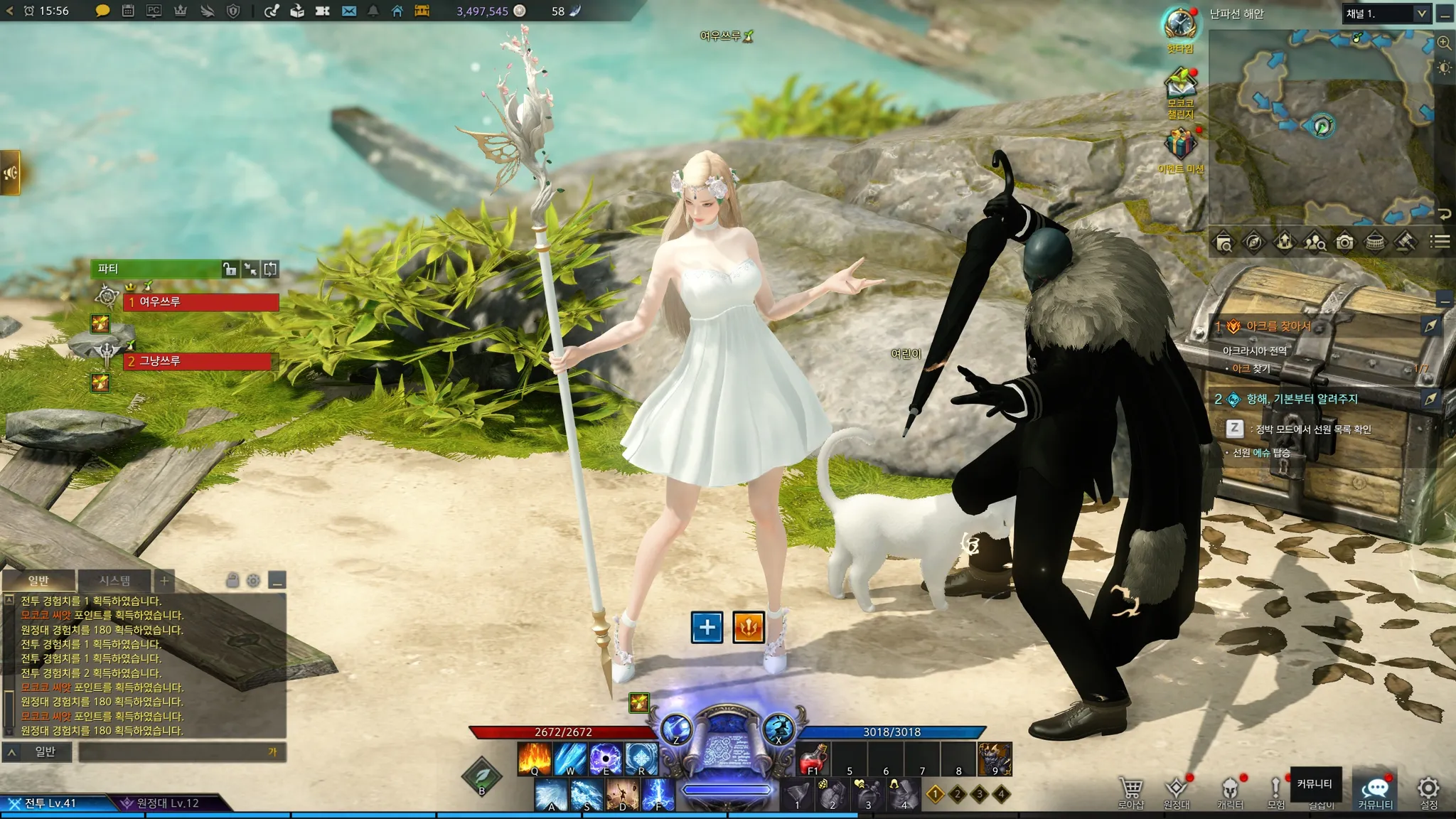Open the 핫타임 clock event icon
This screenshot has height=819, width=1456.
[1180, 28]
